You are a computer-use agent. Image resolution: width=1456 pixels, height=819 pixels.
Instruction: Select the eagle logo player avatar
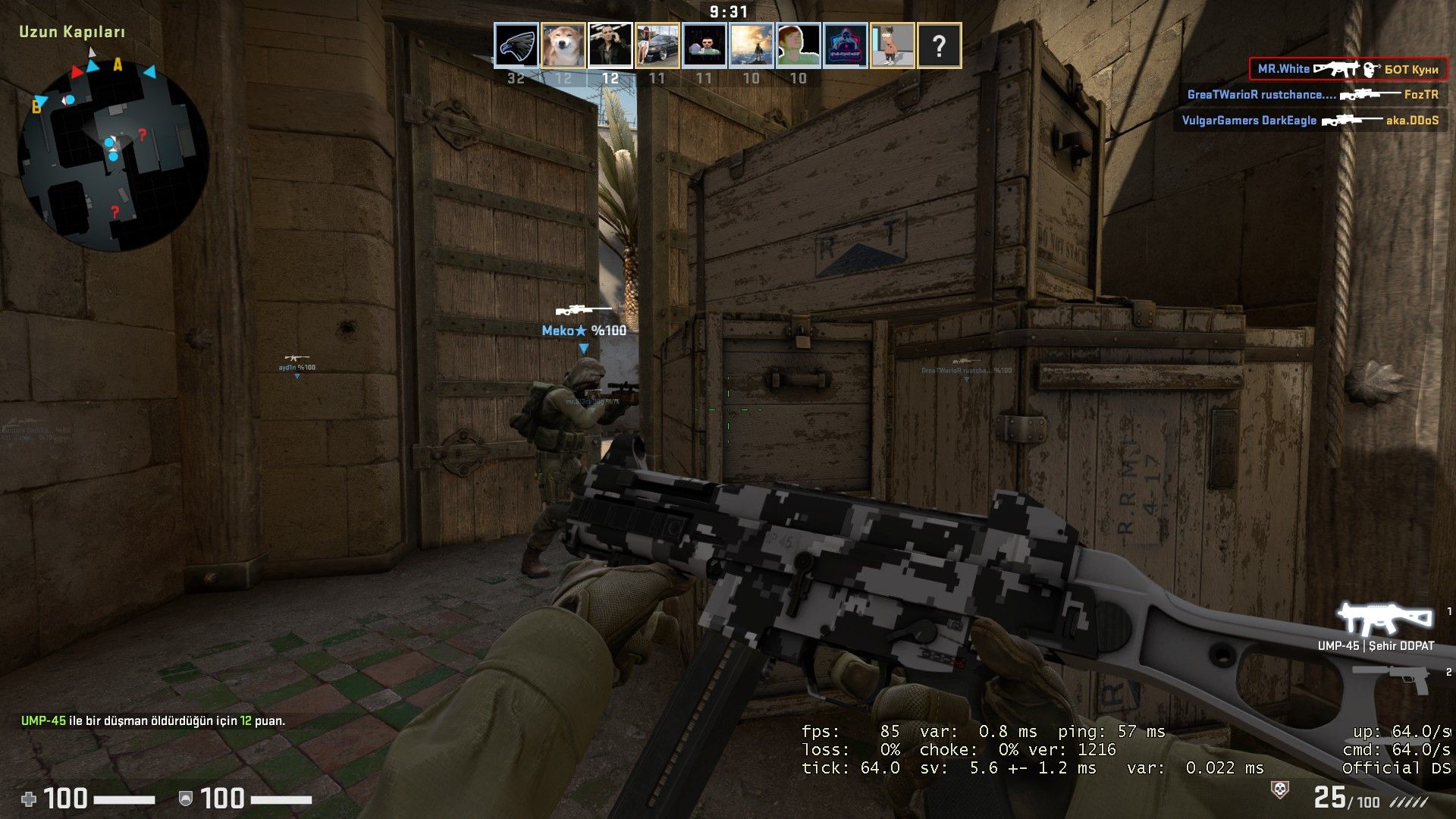[x=516, y=45]
